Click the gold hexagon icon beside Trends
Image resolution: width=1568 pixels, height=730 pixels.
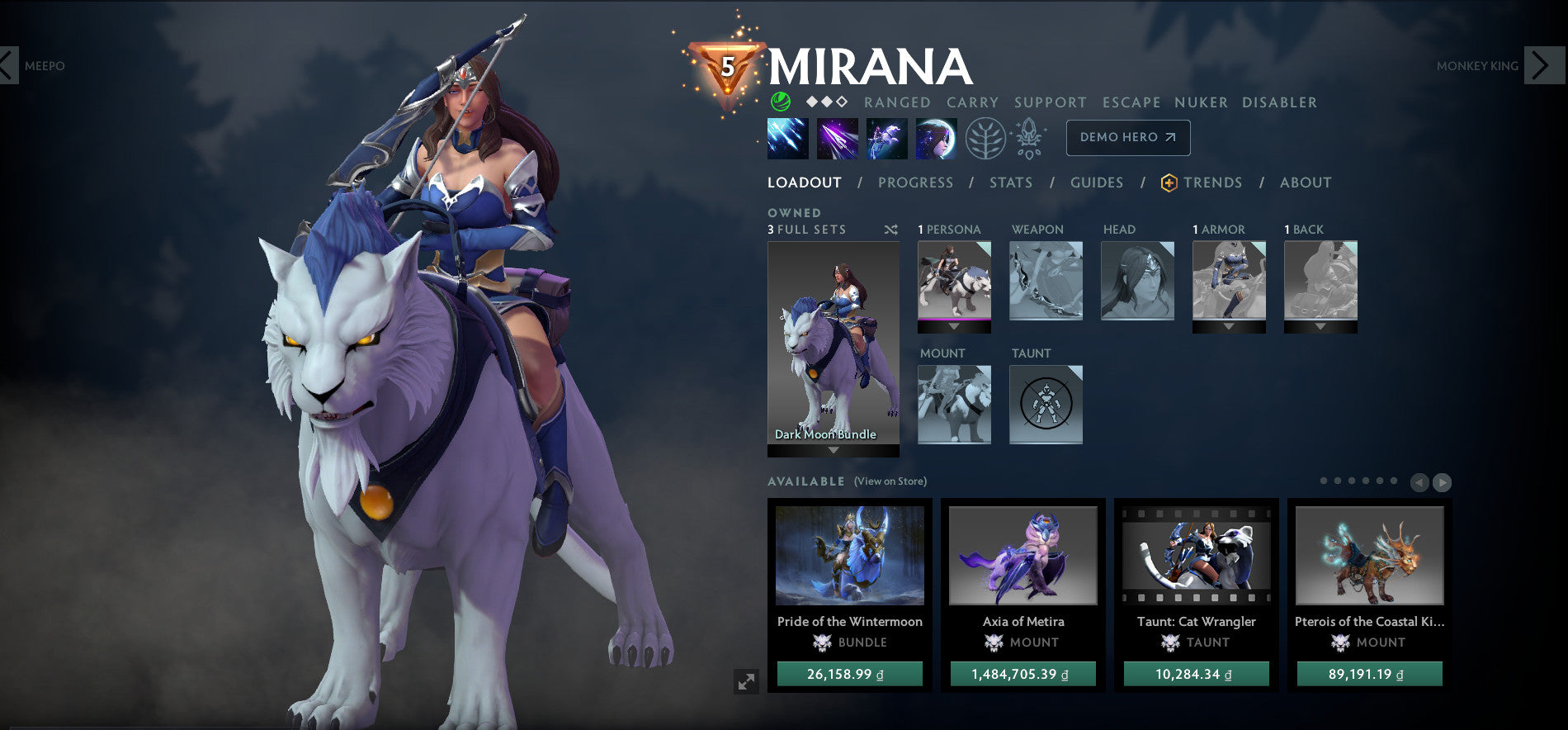pos(1169,182)
